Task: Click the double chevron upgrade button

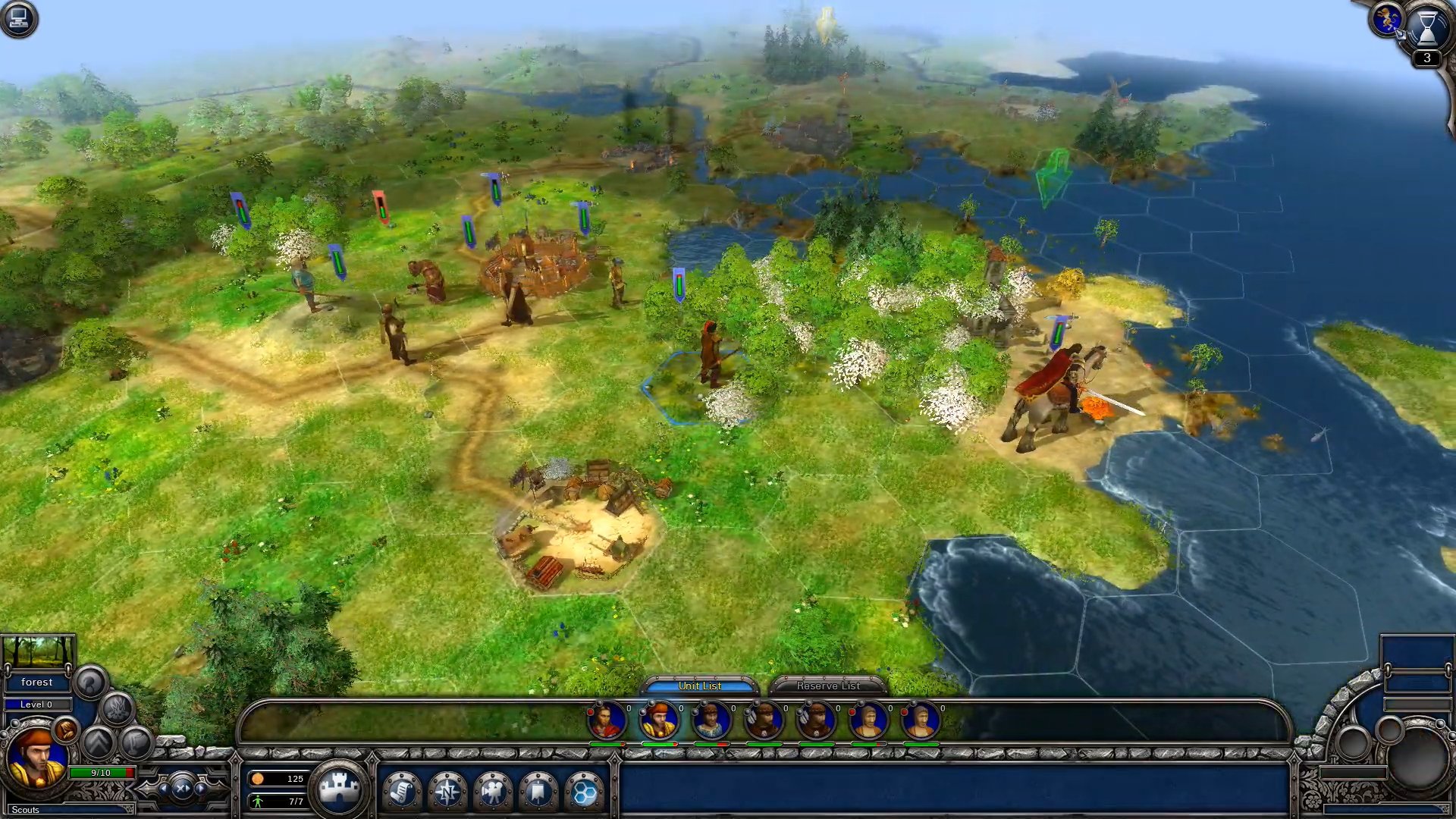Action: click(x=98, y=742)
